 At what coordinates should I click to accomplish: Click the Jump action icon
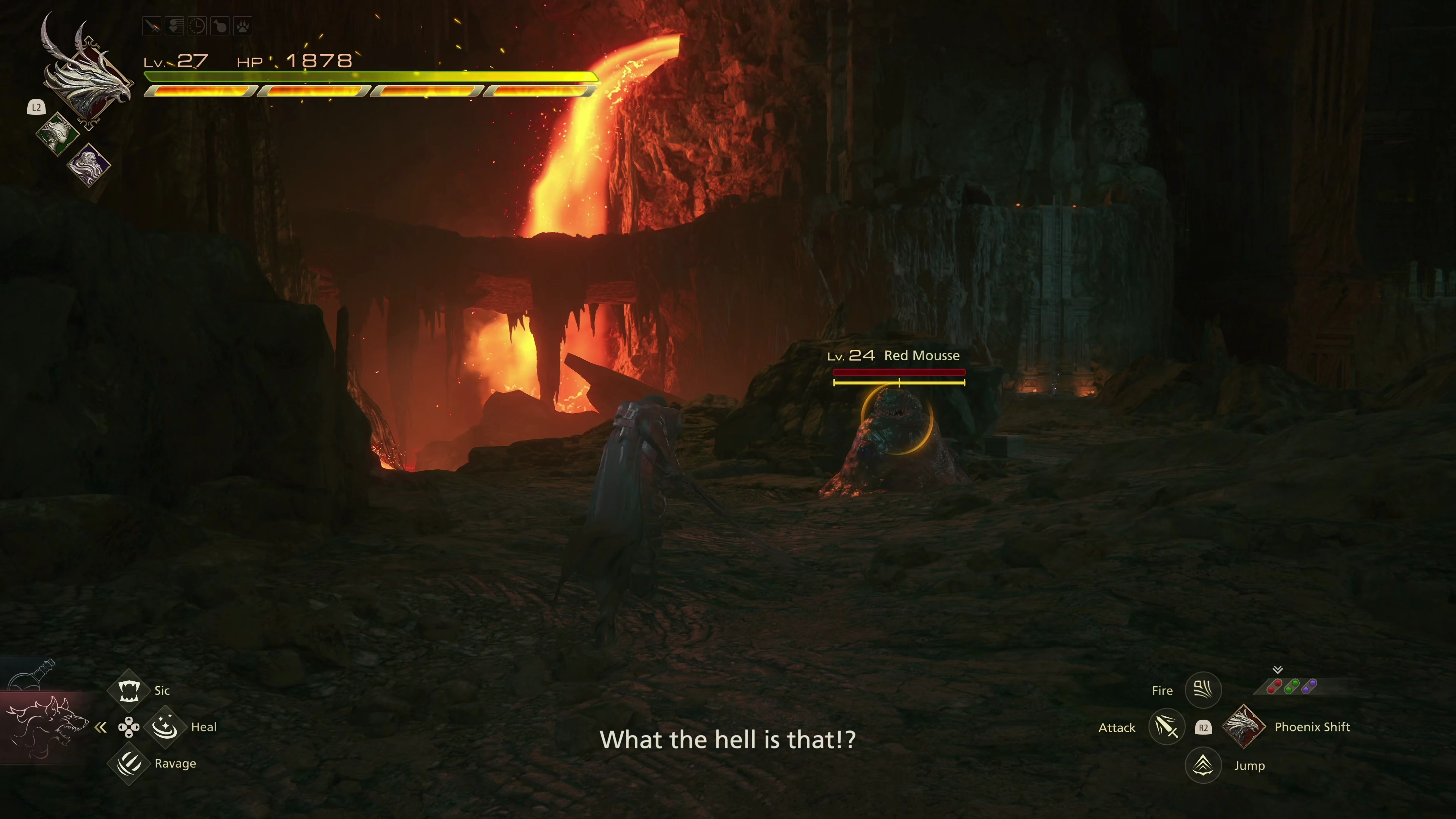pyautogui.click(x=1203, y=765)
